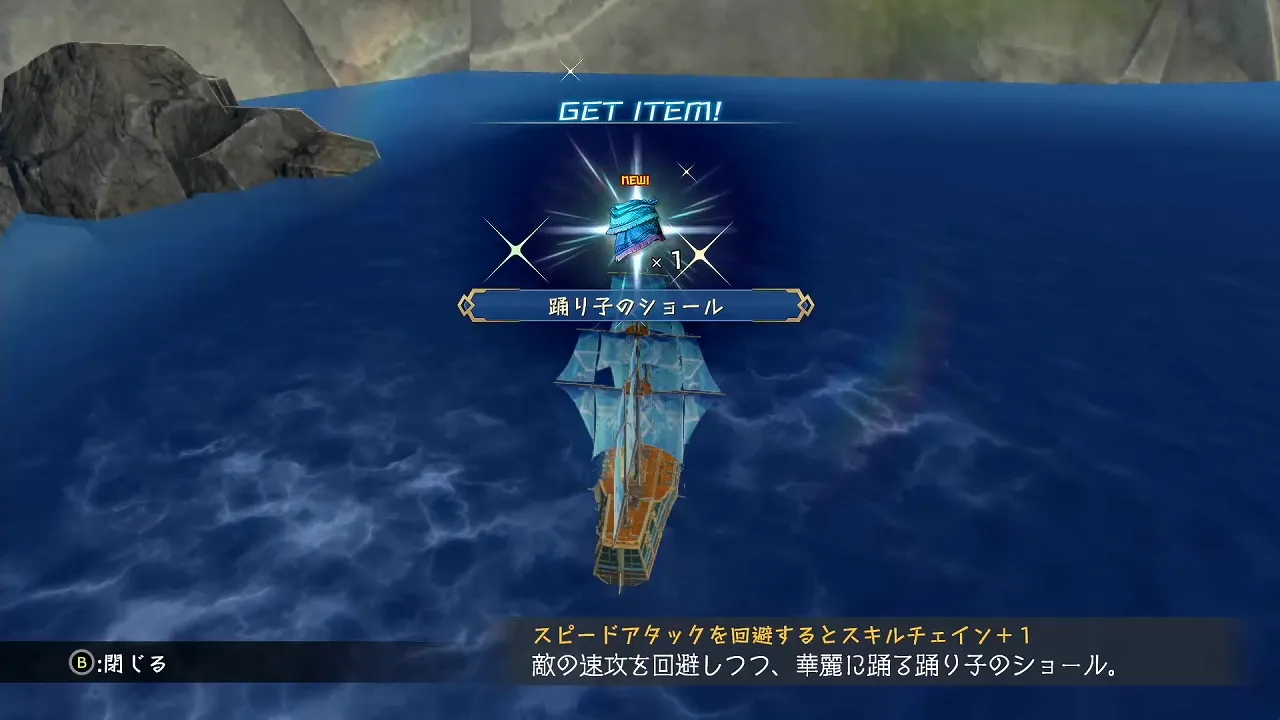Click the gold ornament on the banner's left end
Viewport: 1280px width, 720px height.
pos(466,306)
